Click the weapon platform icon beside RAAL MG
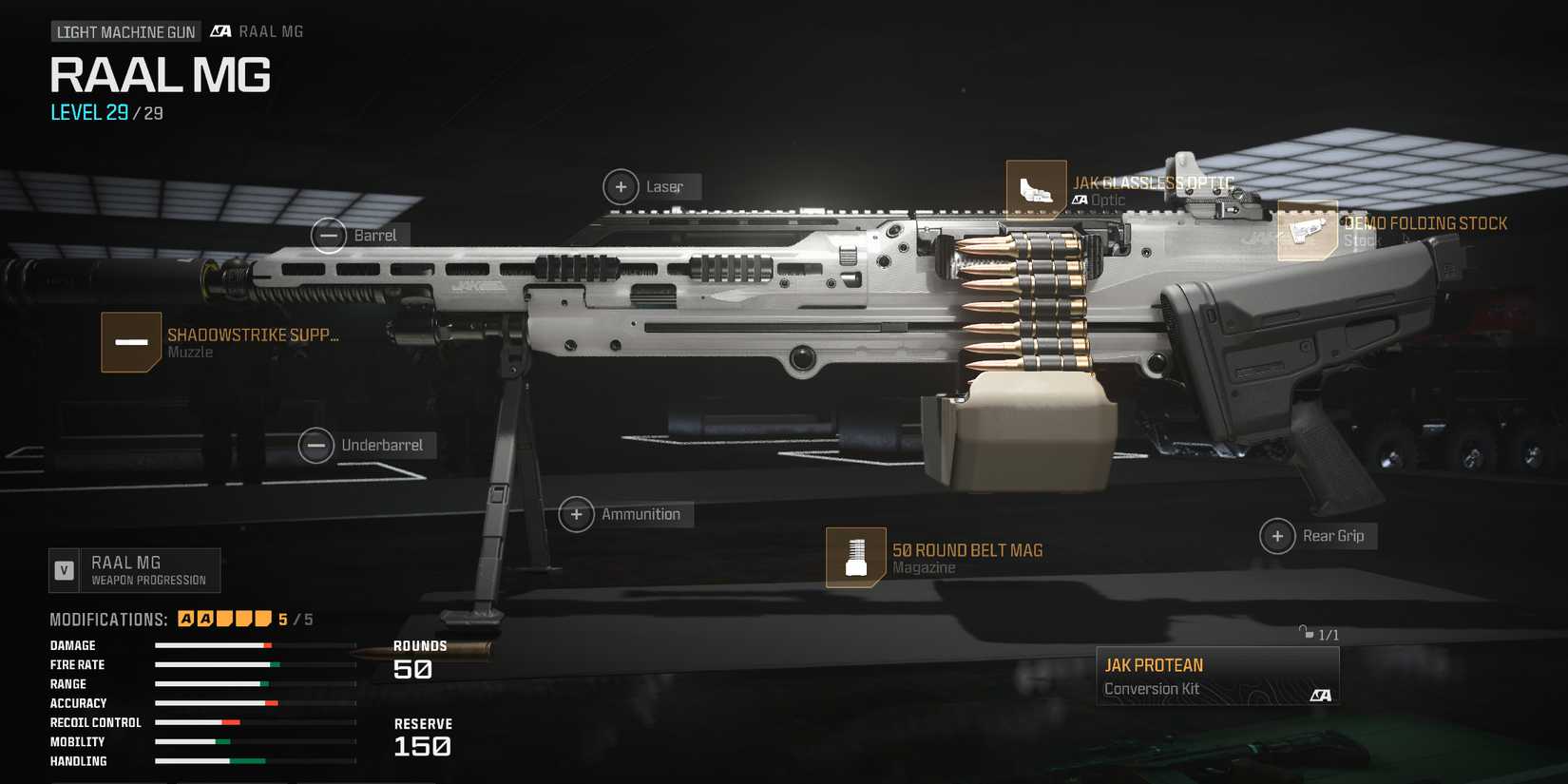The height and width of the screenshot is (784, 1568). click(220, 30)
